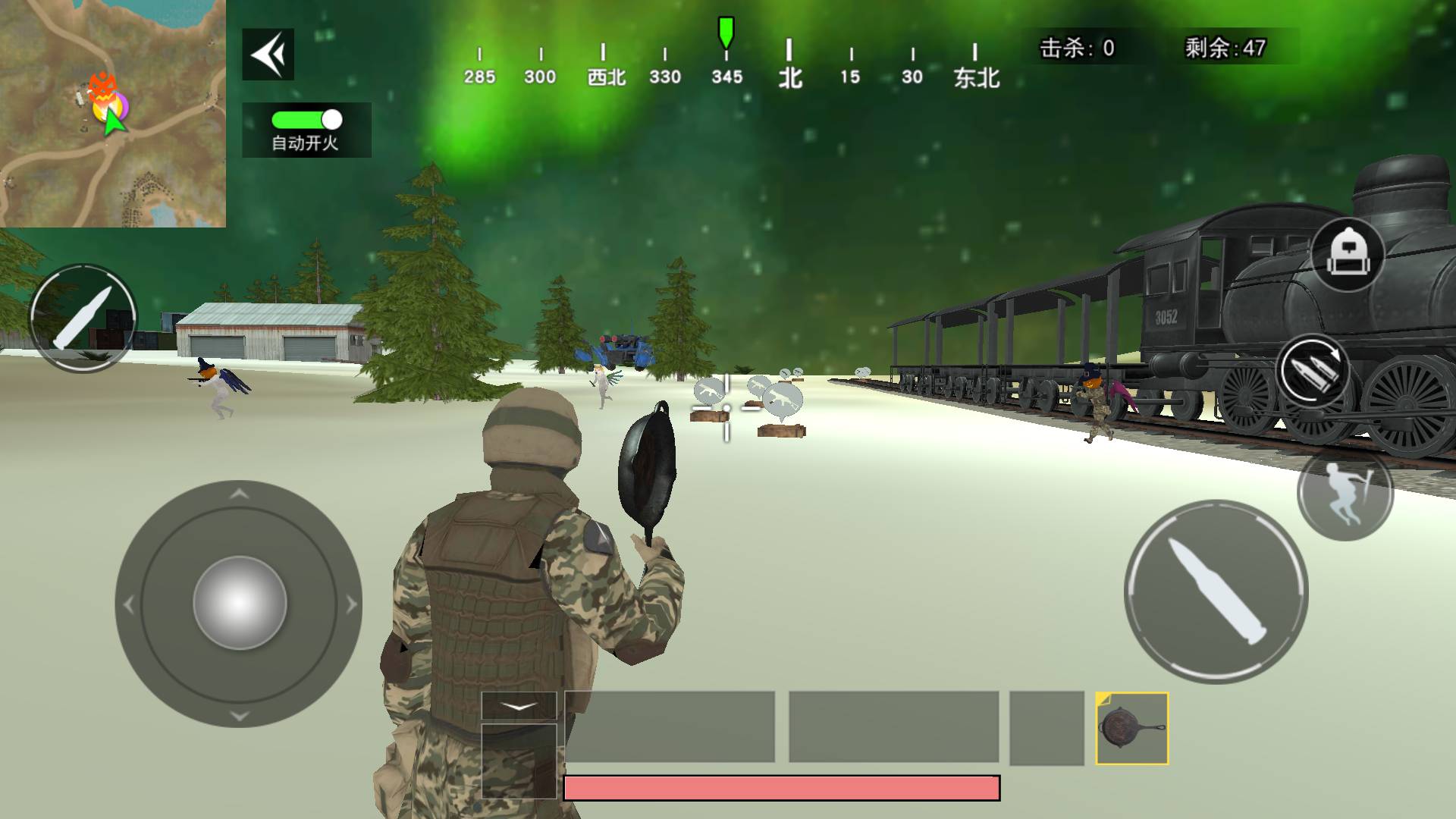1456x819 pixels.
Task: Tap the reload ammo button
Action: [1312, 372]
